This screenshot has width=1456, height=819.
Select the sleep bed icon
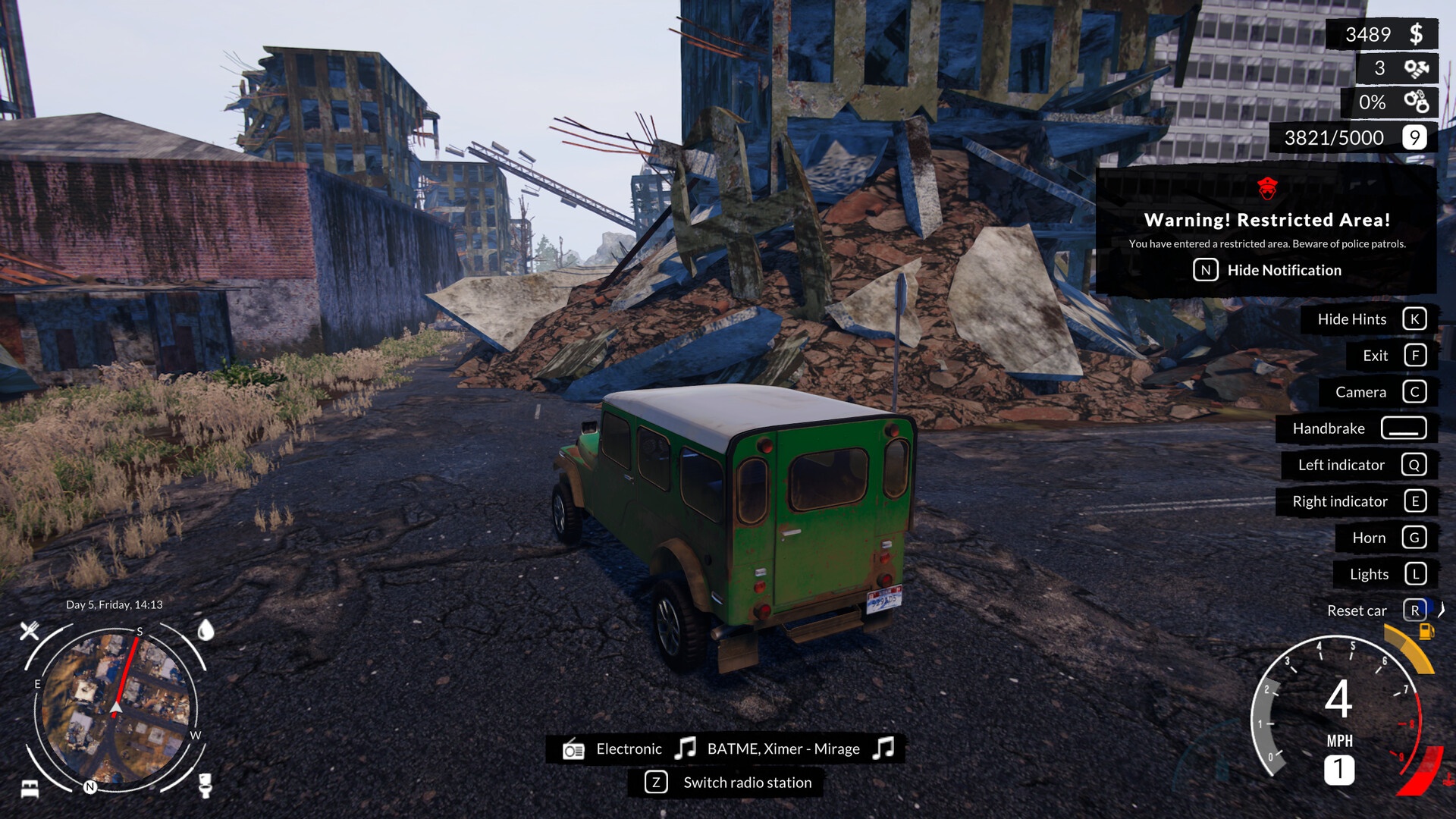click(x=30, y=788)
